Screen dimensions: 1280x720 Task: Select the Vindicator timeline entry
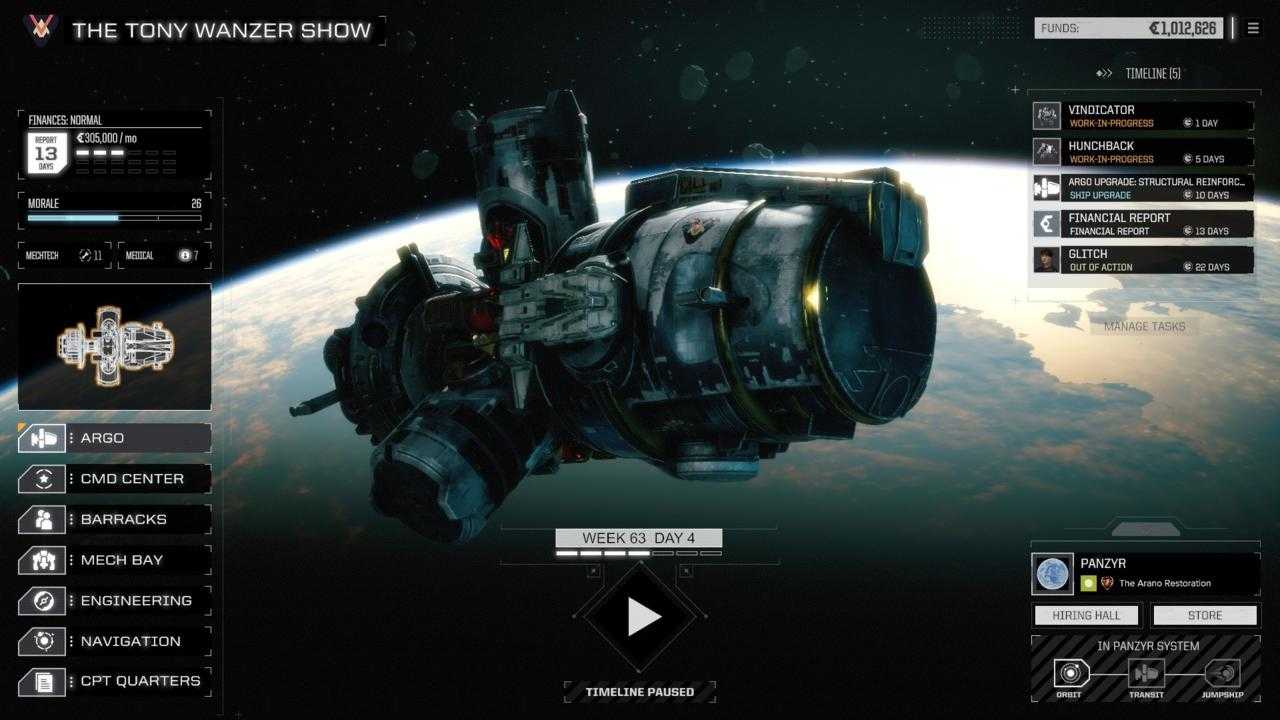coord(1142,116)
